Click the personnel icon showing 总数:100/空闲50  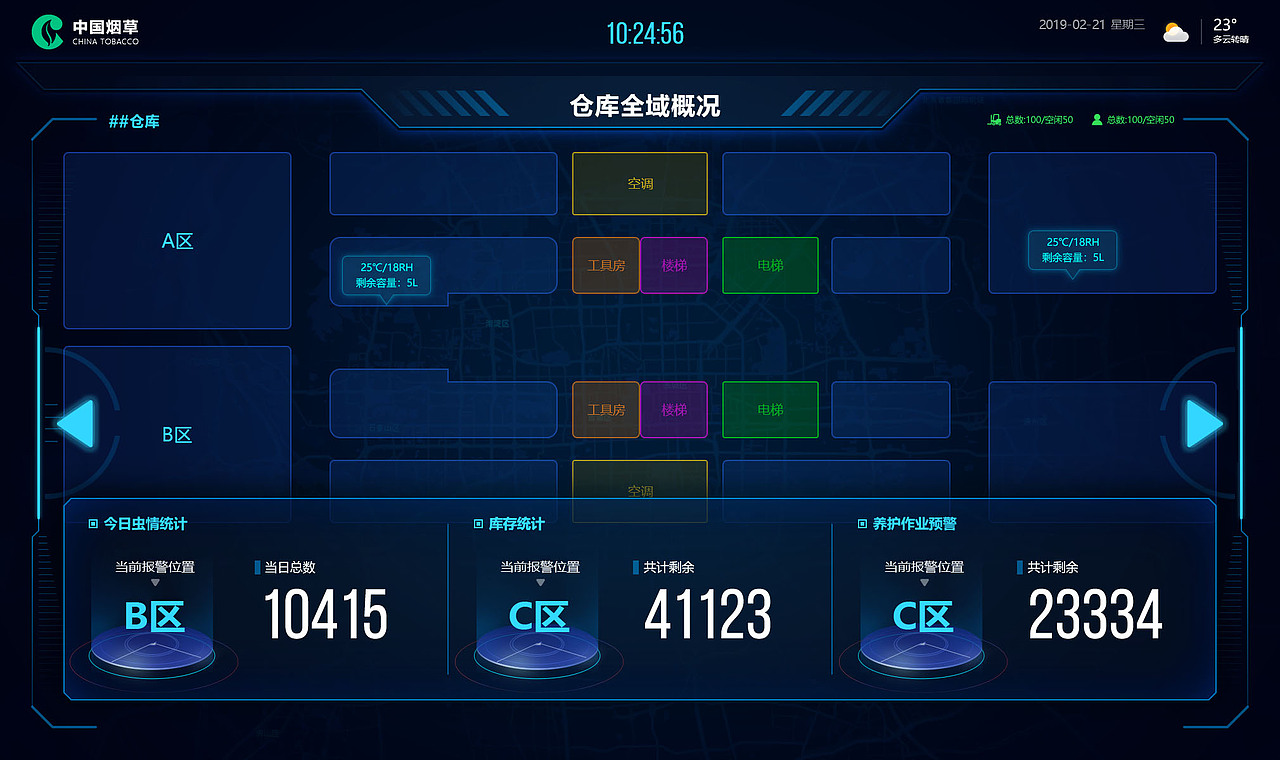[x=1096, y=119]
